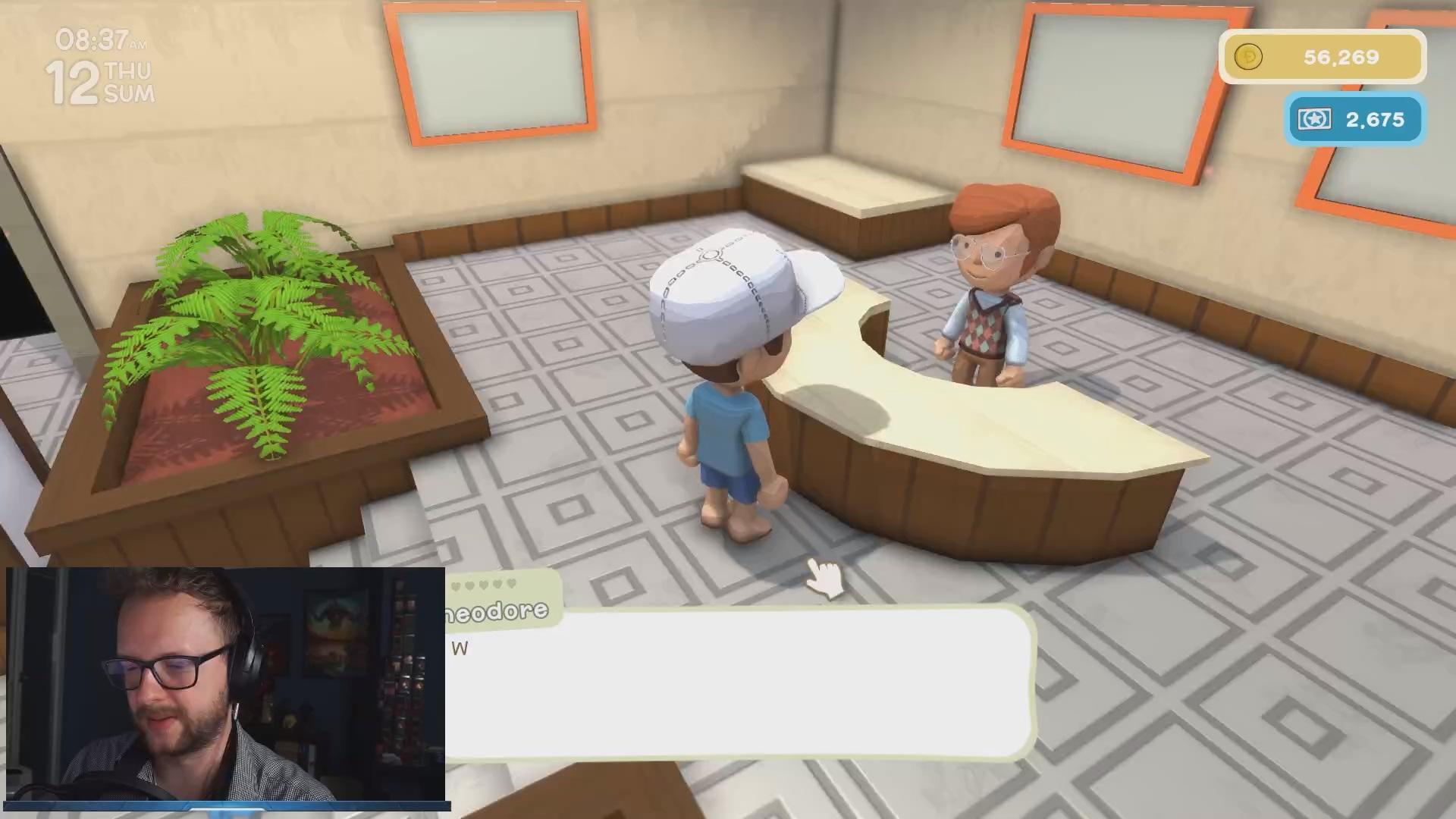The height and width of the screenshot is (819, 1456).
Task: Advance Theodore's dialogue text box
Action: point(739,682)
